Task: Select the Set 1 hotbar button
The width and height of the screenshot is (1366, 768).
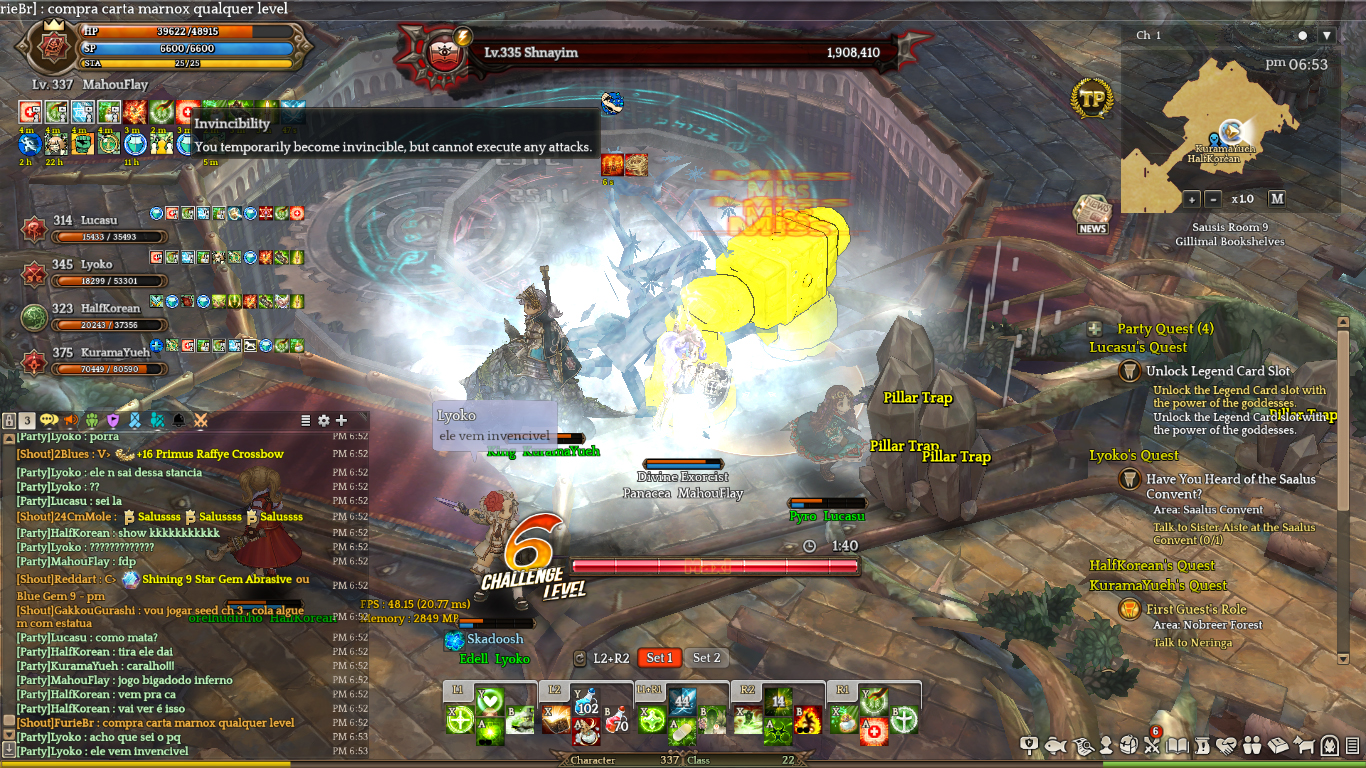Action: tap(659, 658)
